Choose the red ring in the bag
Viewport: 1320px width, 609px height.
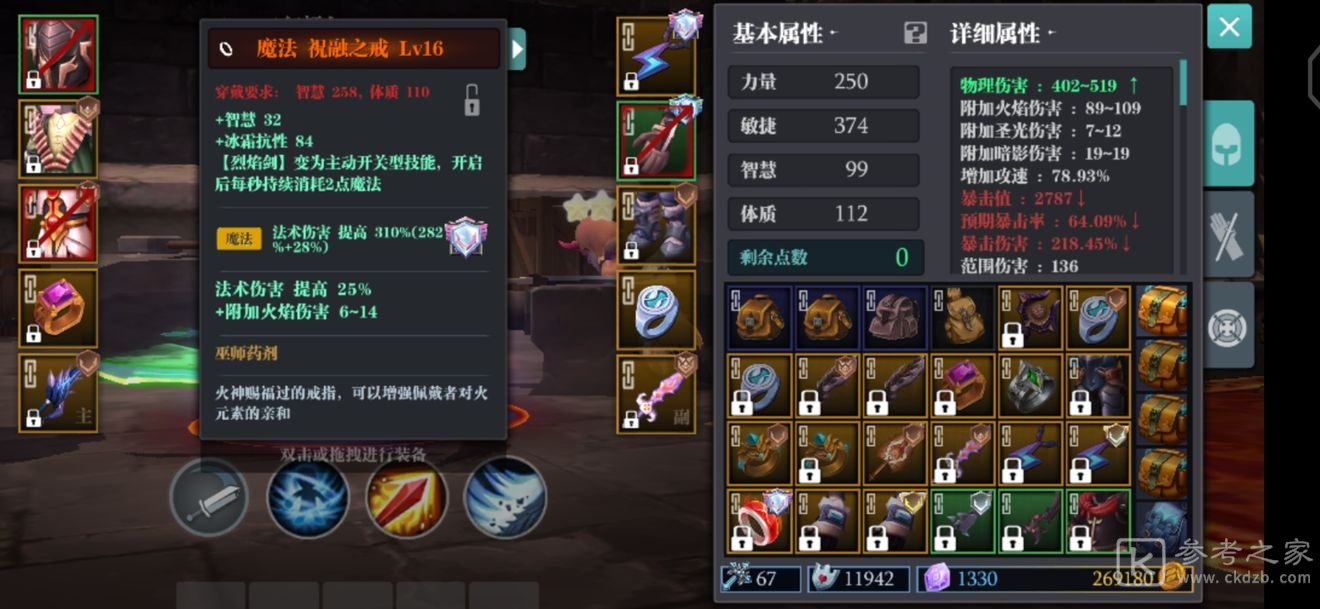[x=759, y=521]
